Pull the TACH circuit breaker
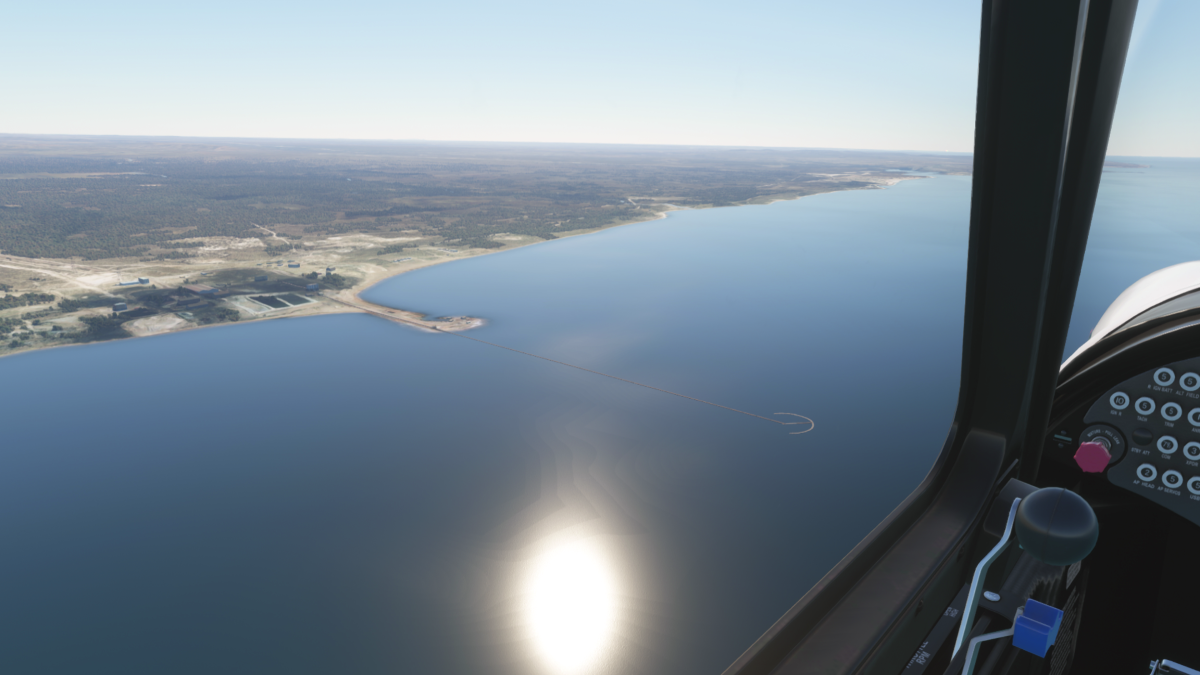 pyautogui.click(x=1145, y=406)
